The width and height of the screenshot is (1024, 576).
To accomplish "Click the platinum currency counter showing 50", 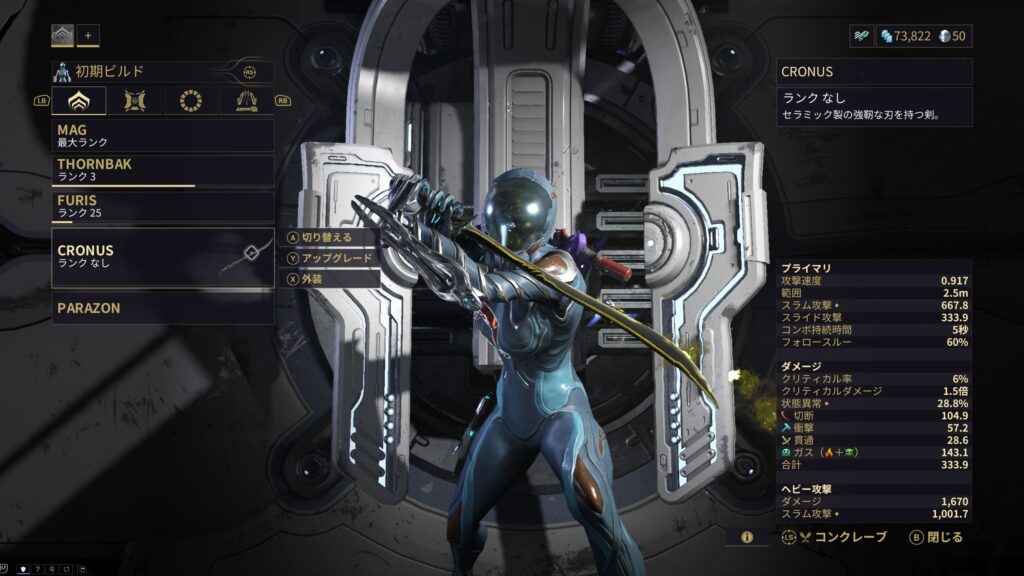I will 954,36.
